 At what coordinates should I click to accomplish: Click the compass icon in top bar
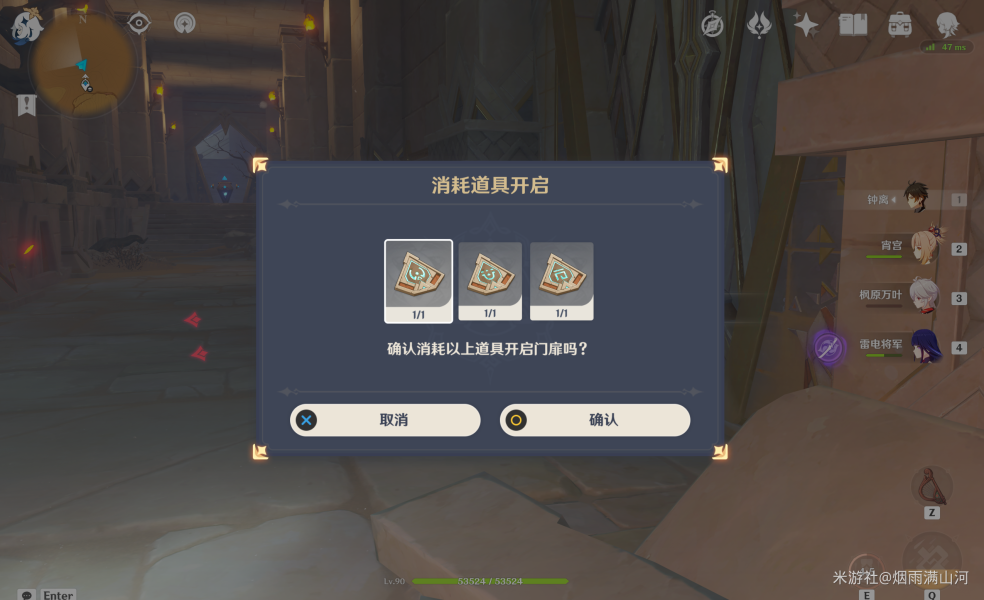coord(712,25)
